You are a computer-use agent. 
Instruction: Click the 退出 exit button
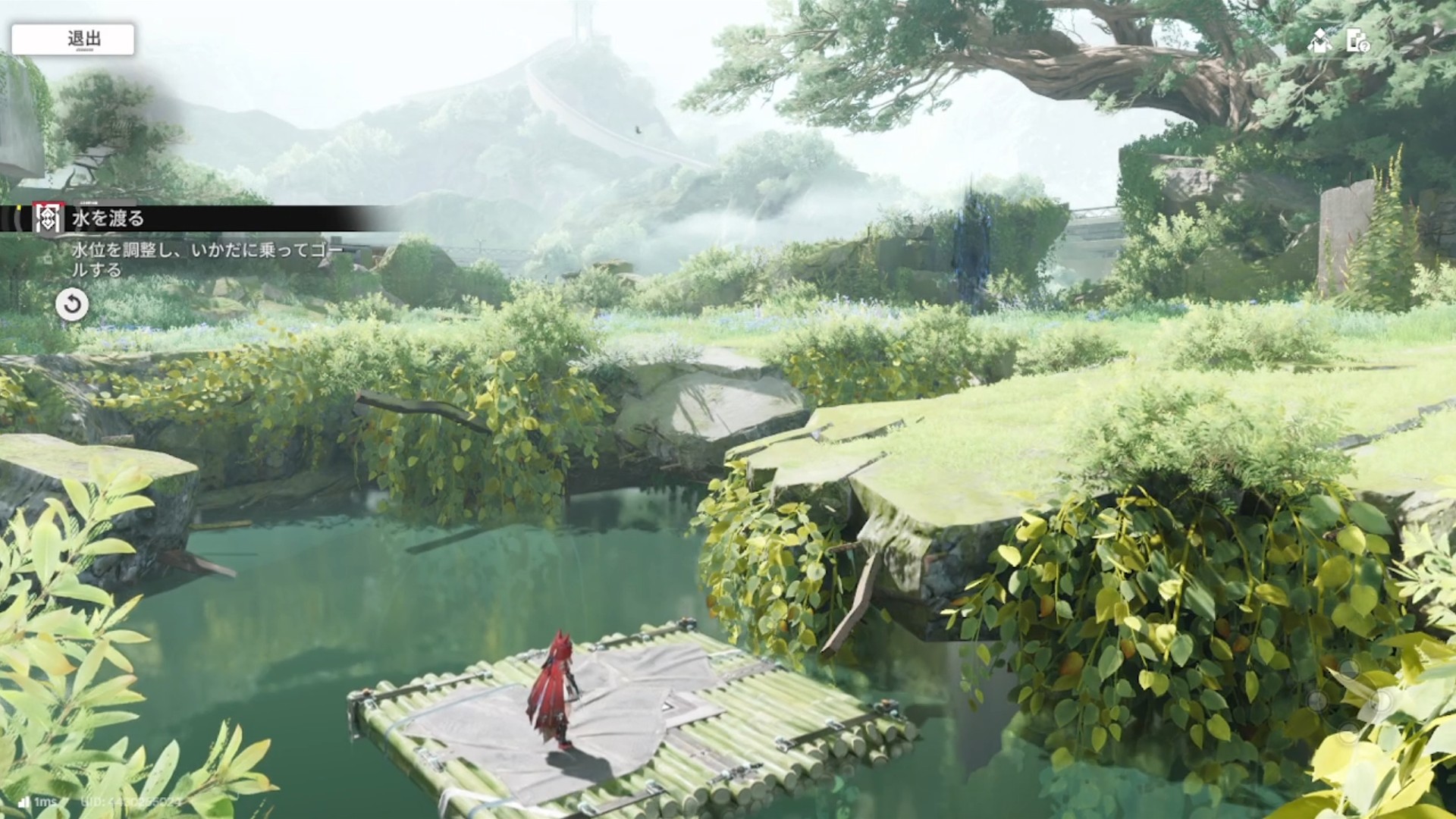73,39
